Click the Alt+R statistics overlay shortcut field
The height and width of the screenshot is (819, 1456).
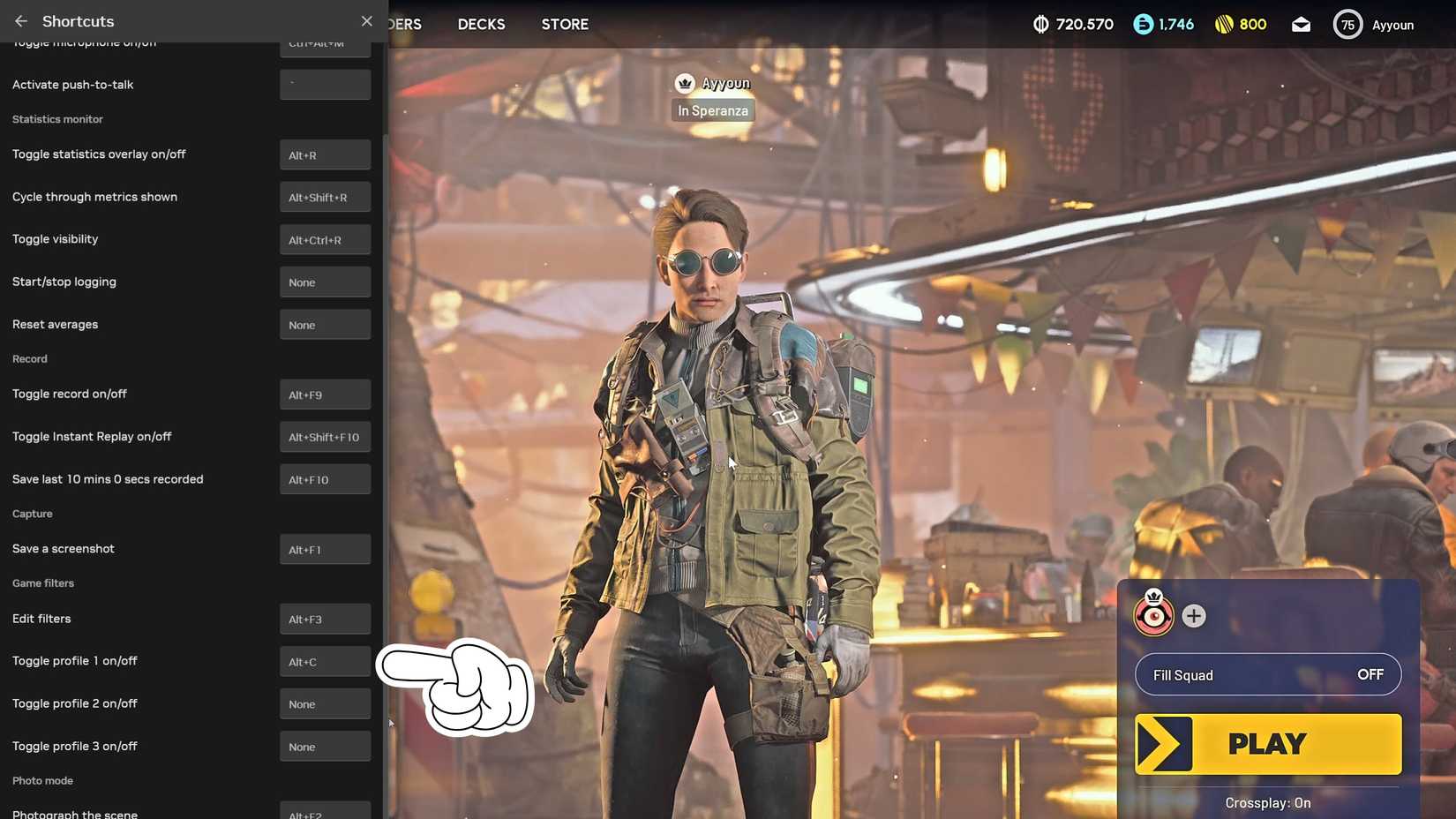325,154
